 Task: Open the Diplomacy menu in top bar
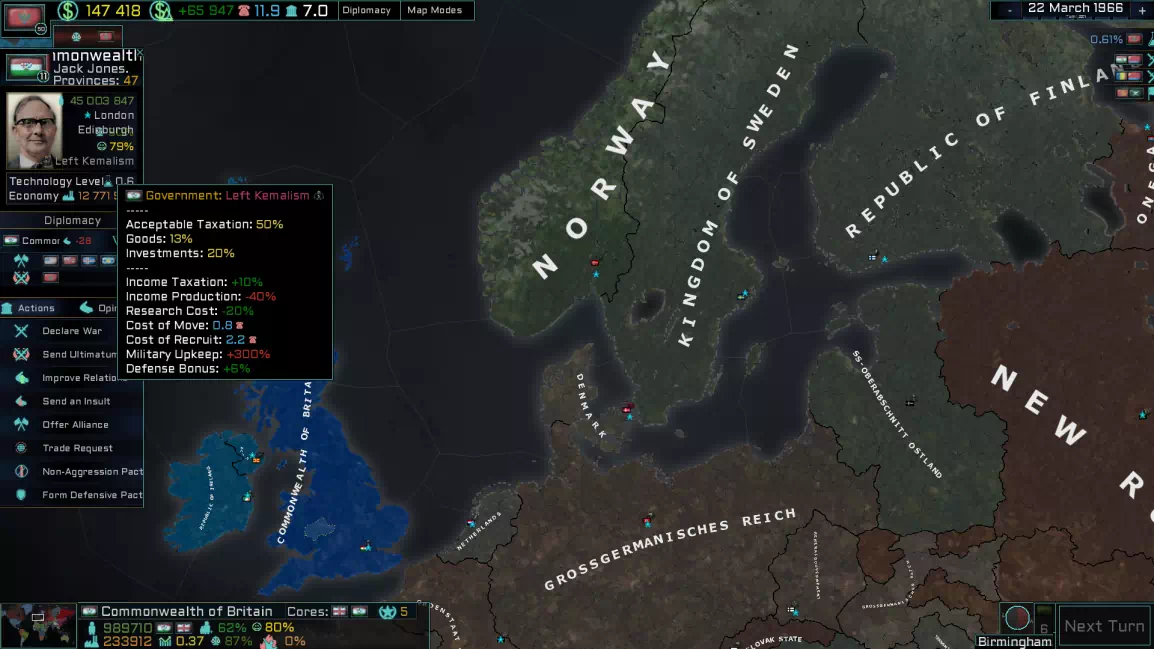pos(366,10)
